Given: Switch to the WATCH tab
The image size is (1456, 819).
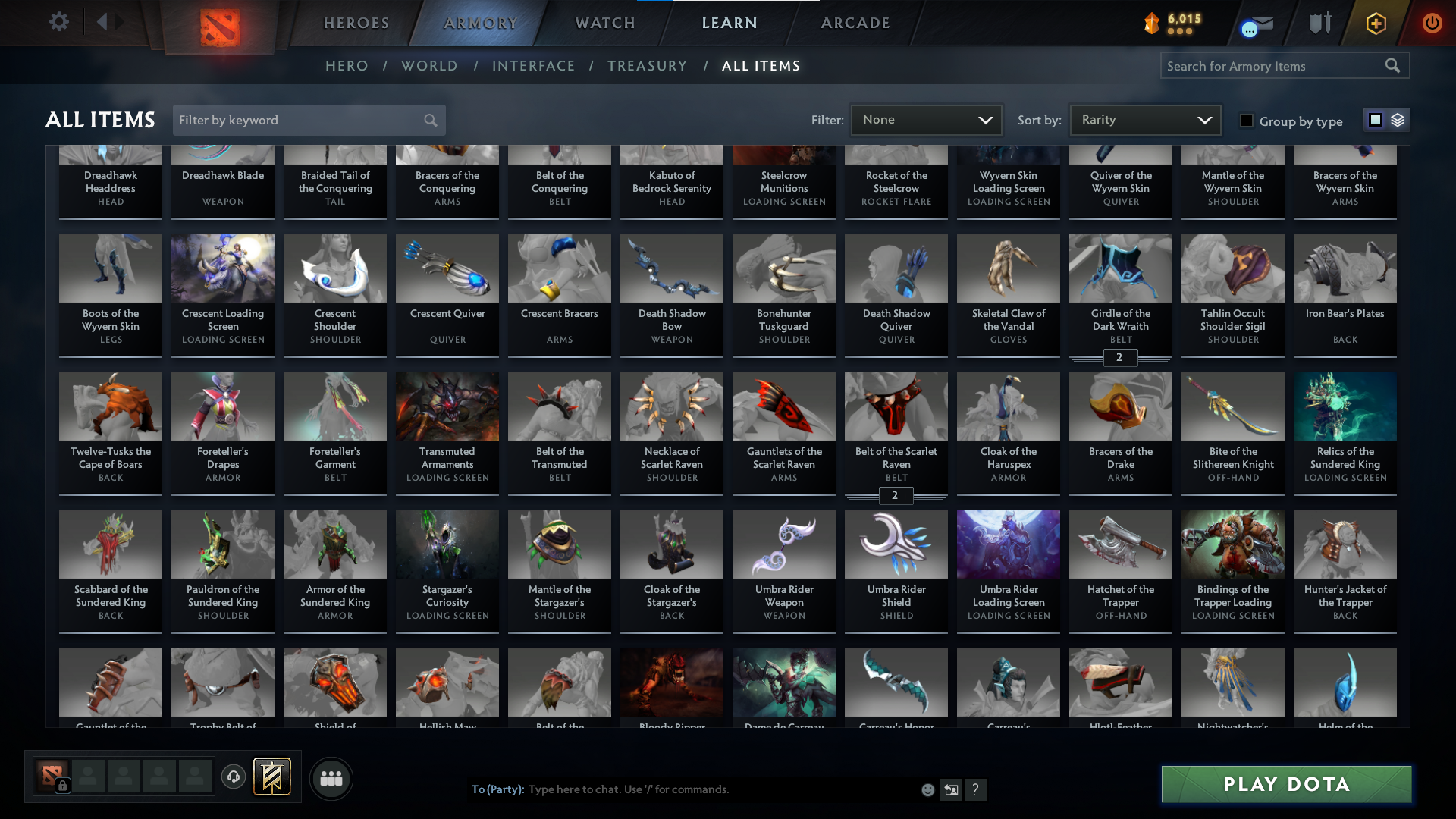Looking at the screenshot, I should click(x=604, y=23).
